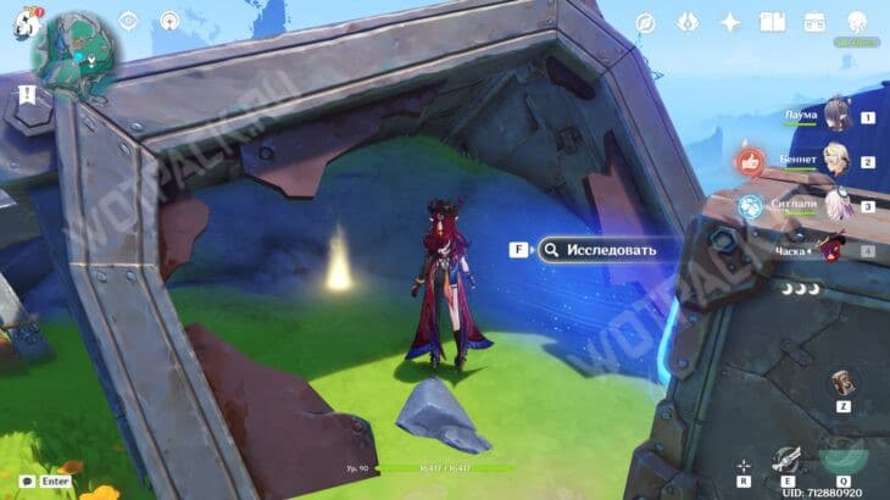Open the Adventurer Handbook book icon
The image size is (890, 500).
771,22
